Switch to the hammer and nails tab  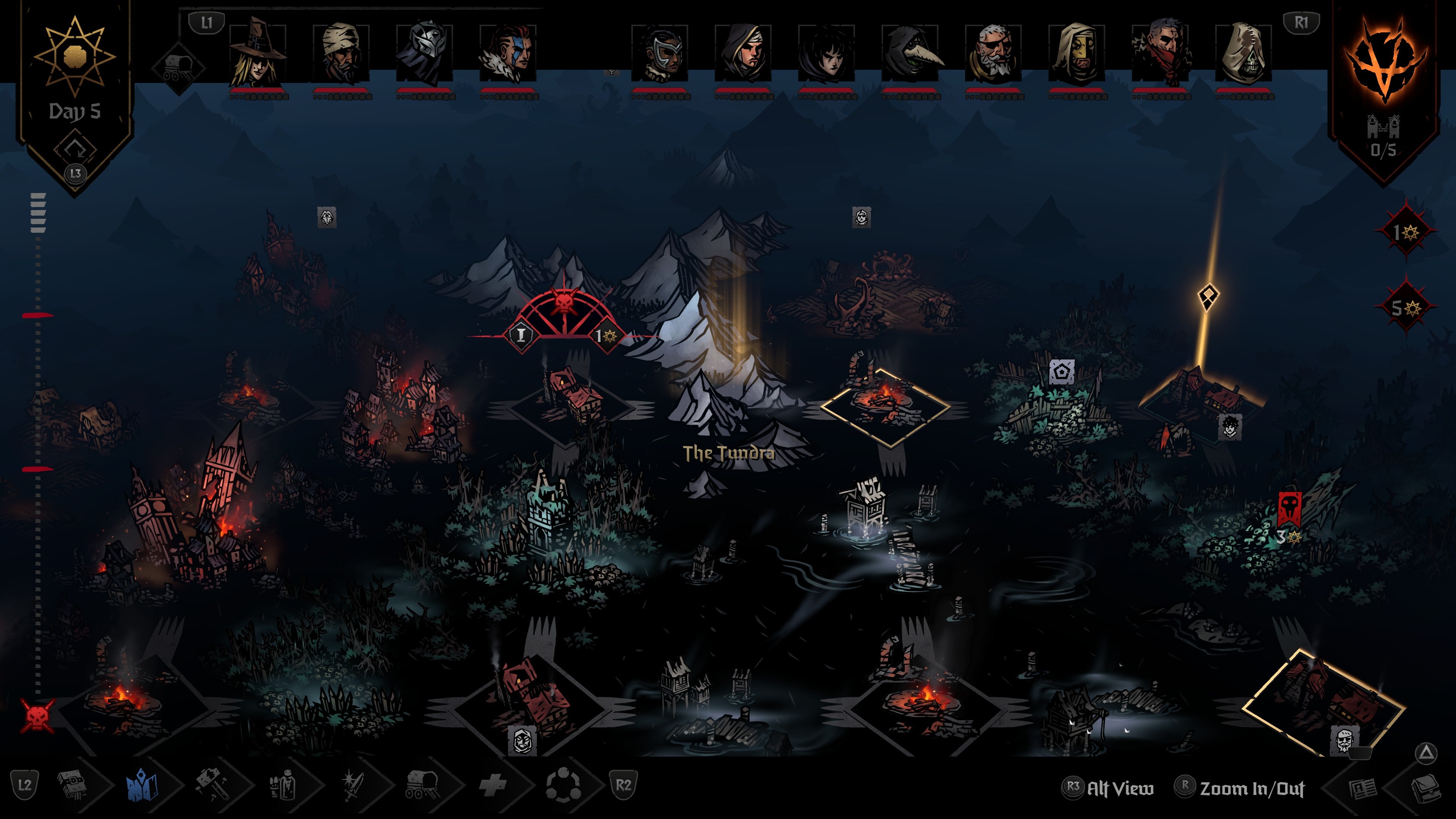[212, 785]
